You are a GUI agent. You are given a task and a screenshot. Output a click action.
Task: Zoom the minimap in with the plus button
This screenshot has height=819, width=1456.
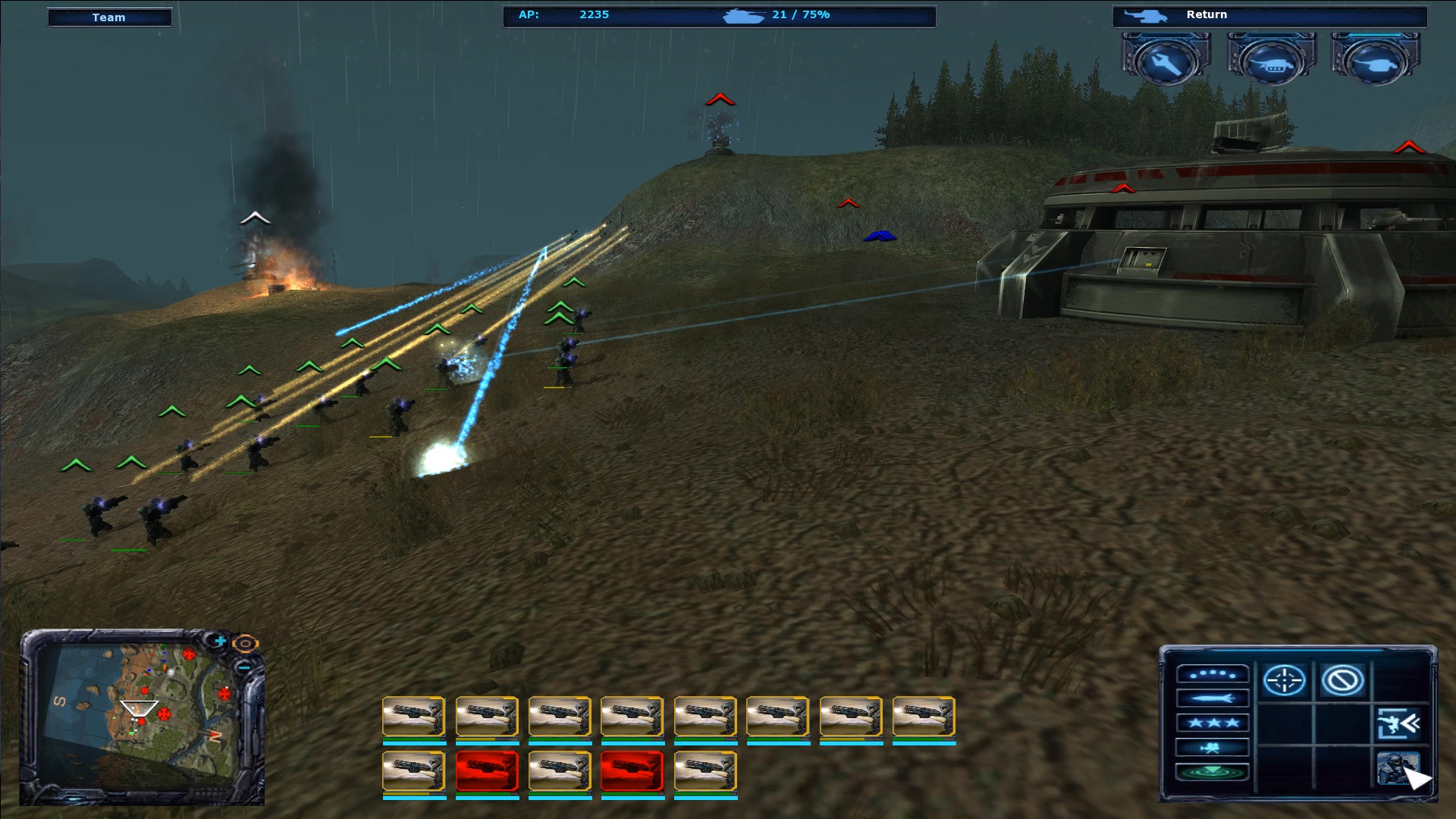pyautogui.click(x=221, y=640)
